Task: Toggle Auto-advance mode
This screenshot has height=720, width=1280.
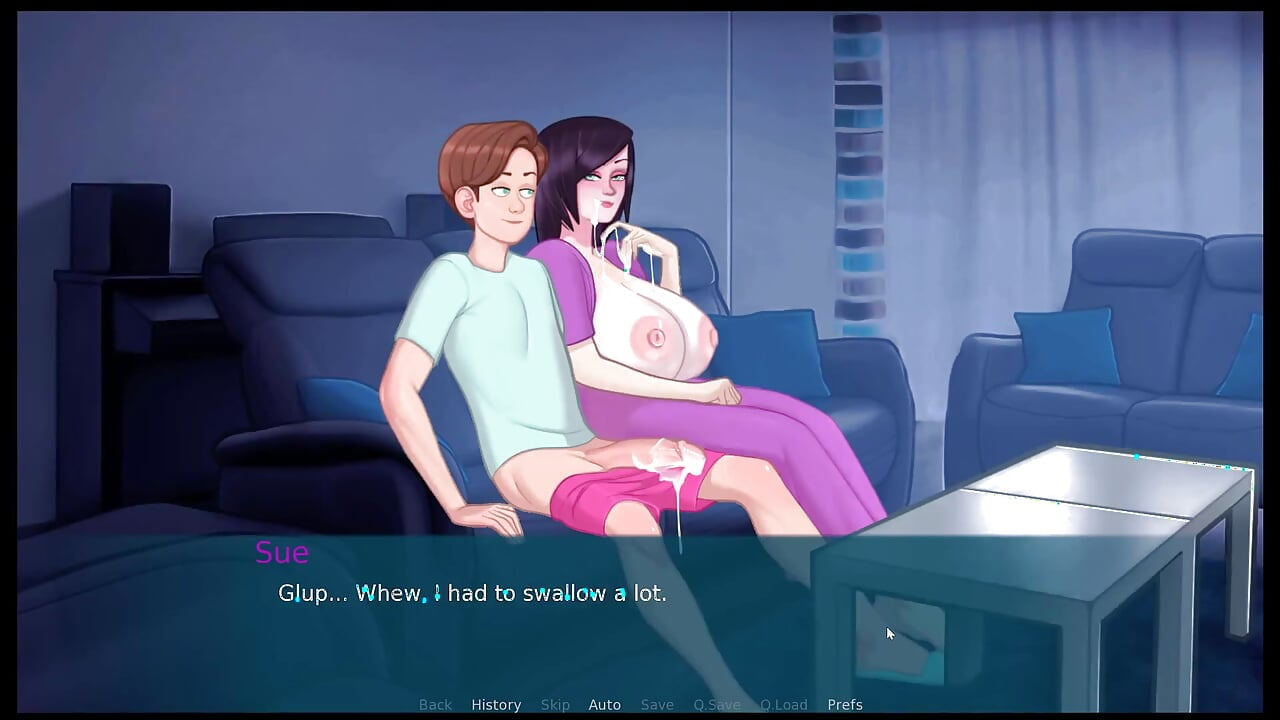Action: coord(604,705)
